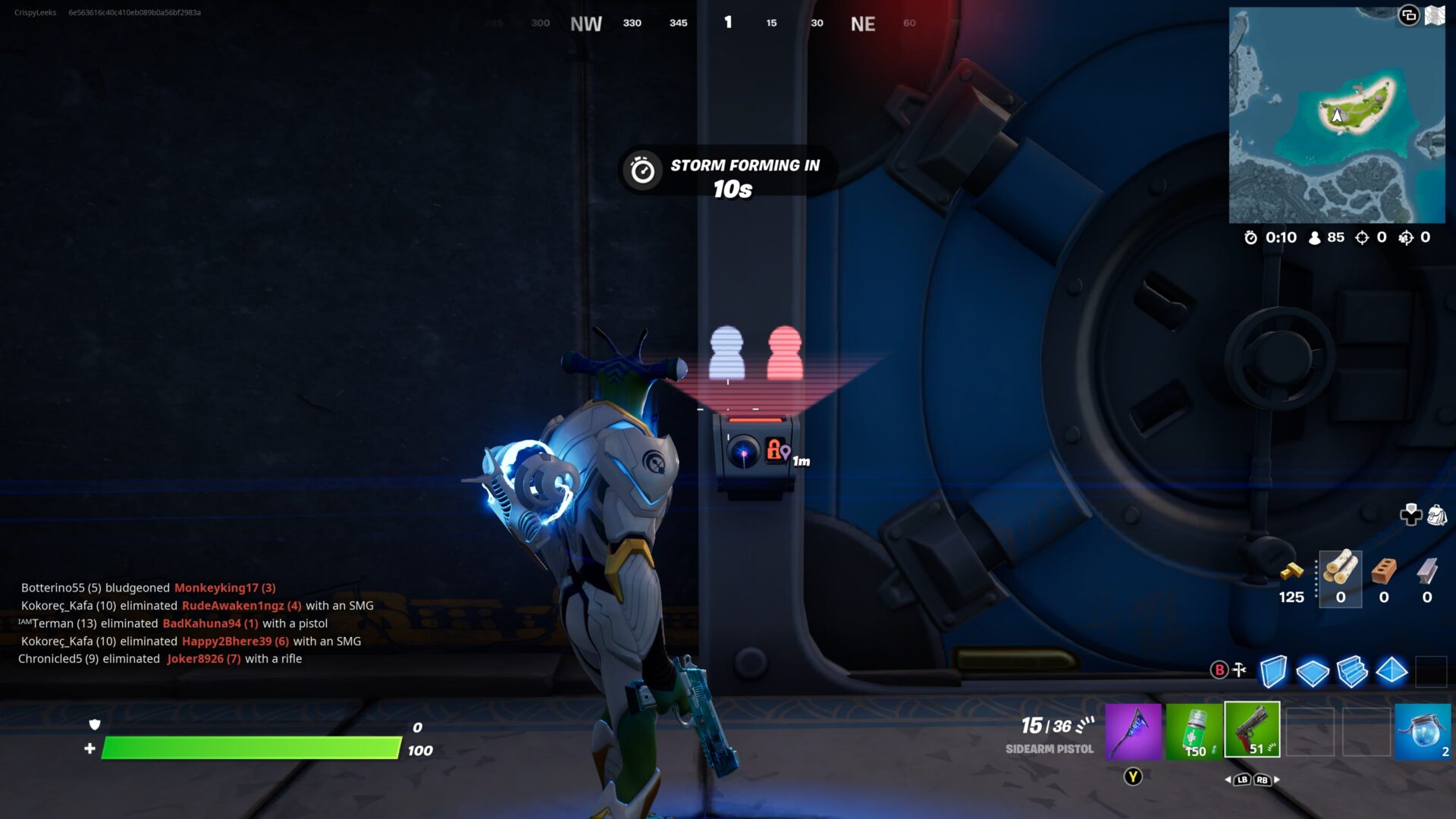Select the stairs build piece
1456x819 pixels.
[x=1353, y=670]
